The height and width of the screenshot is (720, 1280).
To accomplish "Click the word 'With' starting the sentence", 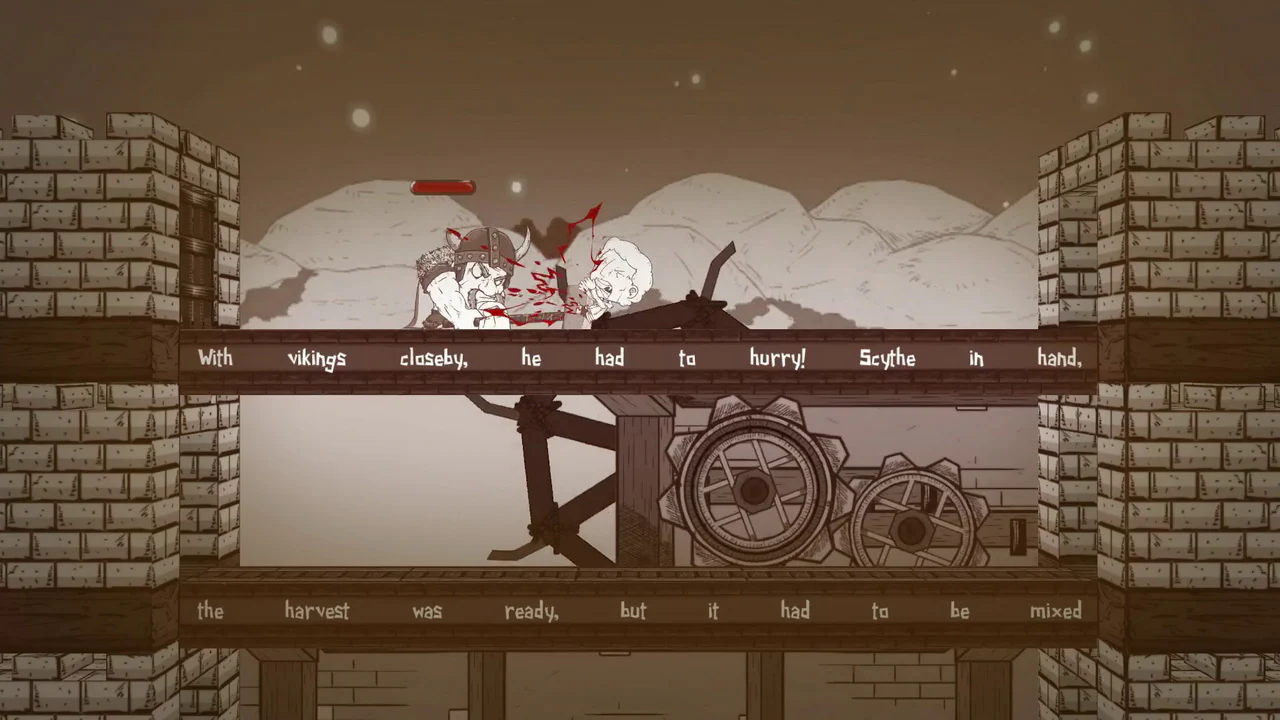I will (x=214, y=358).
